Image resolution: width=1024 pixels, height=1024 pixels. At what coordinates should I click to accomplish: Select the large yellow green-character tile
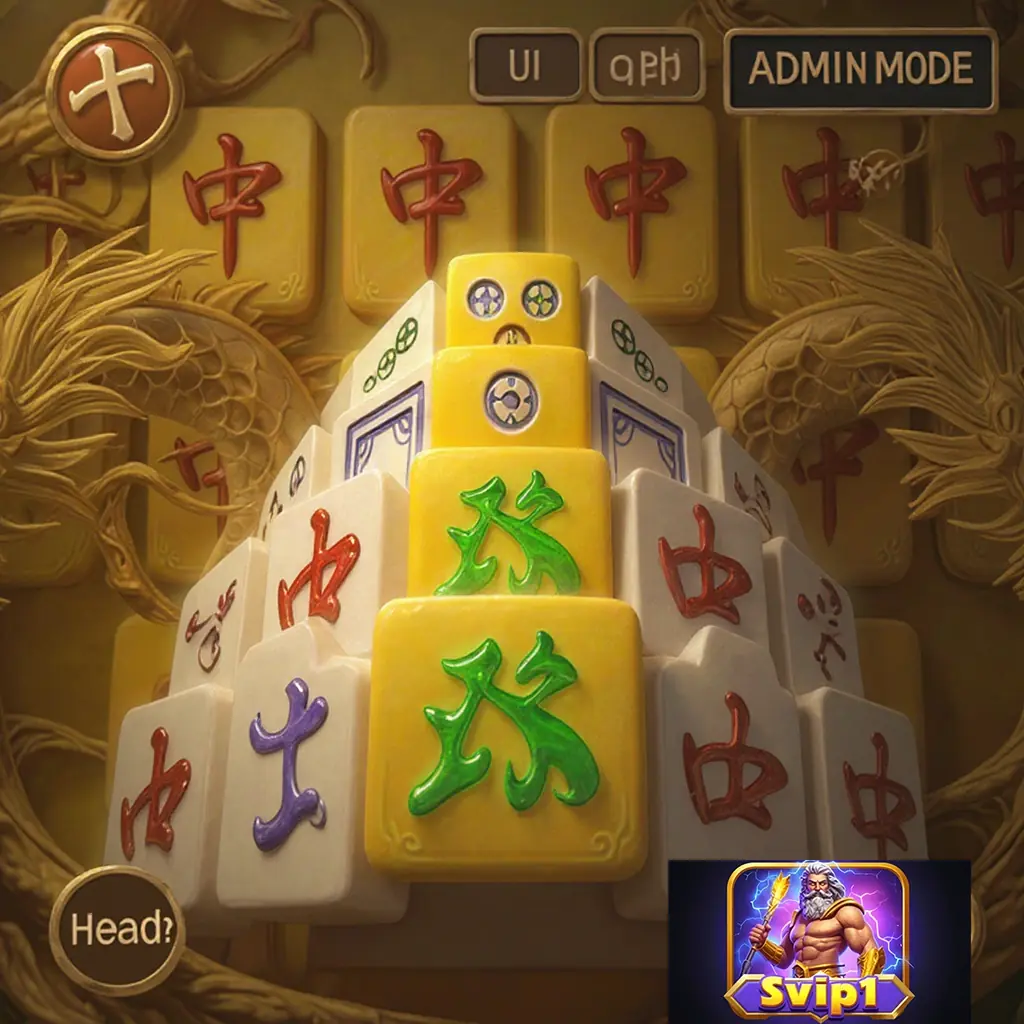508,735
